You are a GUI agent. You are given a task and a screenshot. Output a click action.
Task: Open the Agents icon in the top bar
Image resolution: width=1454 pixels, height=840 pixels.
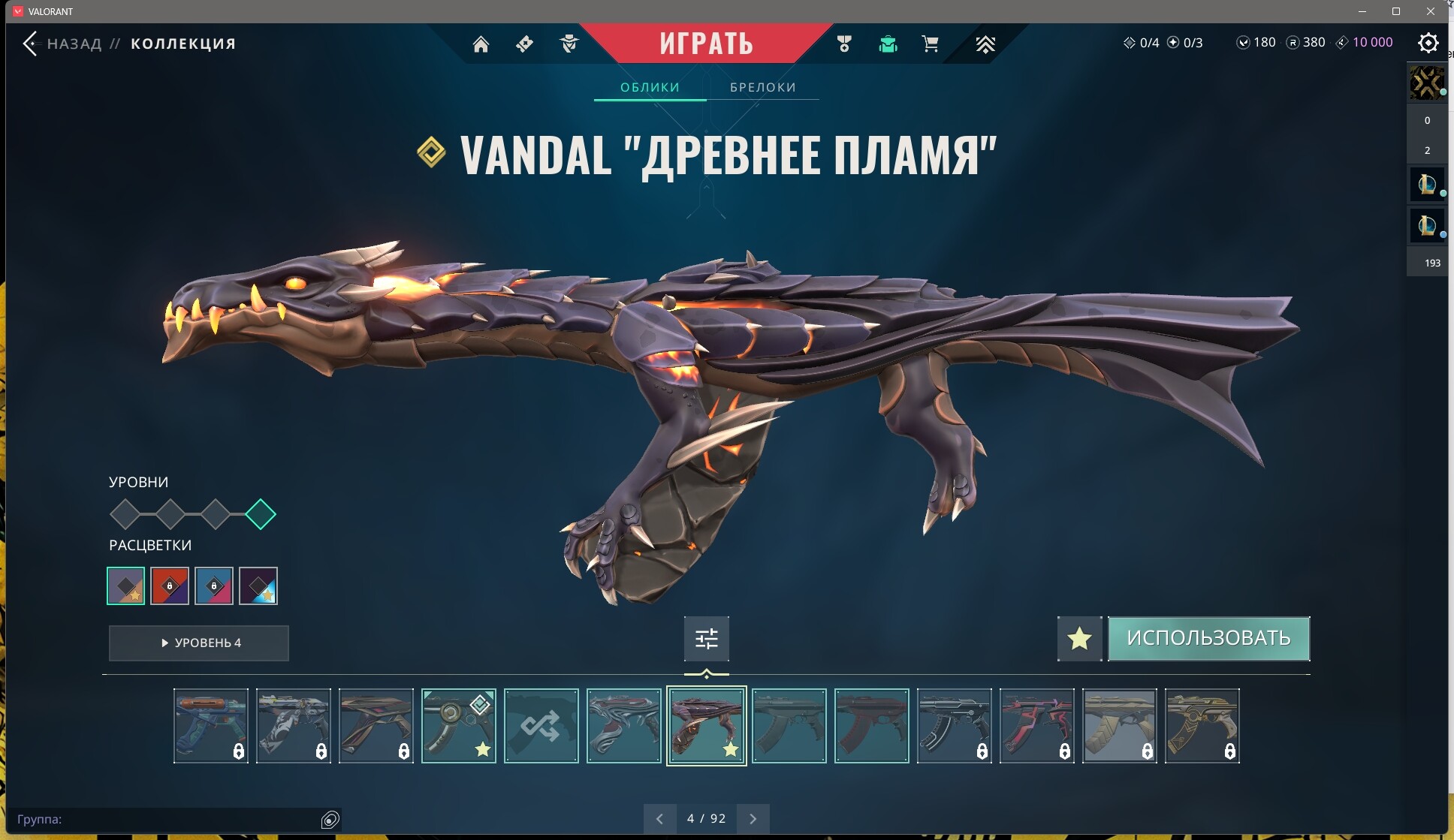569,45
